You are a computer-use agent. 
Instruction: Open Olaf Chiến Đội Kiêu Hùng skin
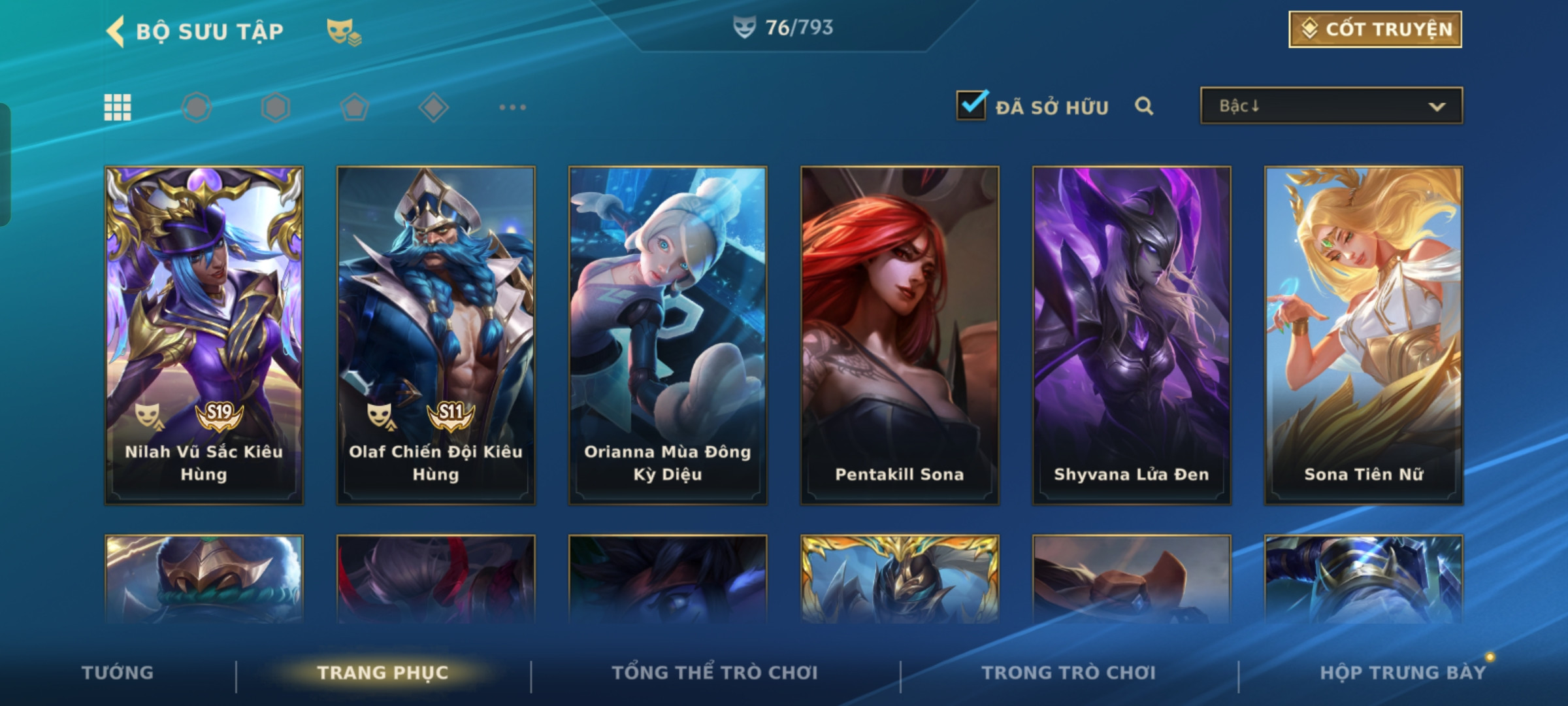click(436, 335)
